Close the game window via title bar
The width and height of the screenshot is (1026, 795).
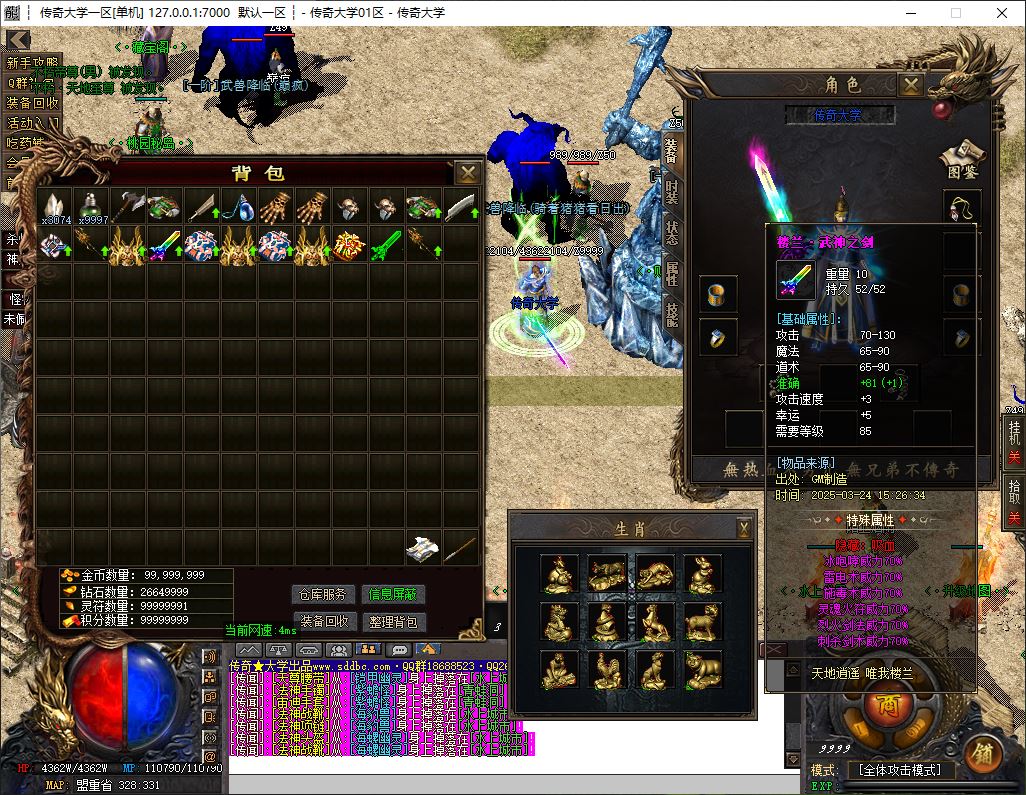[x=1002, y=13]
